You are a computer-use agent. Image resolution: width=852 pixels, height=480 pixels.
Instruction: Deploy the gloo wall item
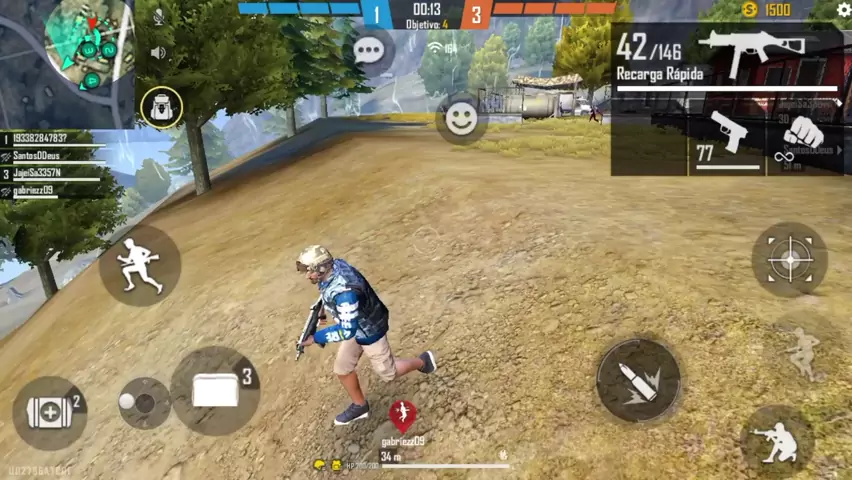click(x=215, y=390)
